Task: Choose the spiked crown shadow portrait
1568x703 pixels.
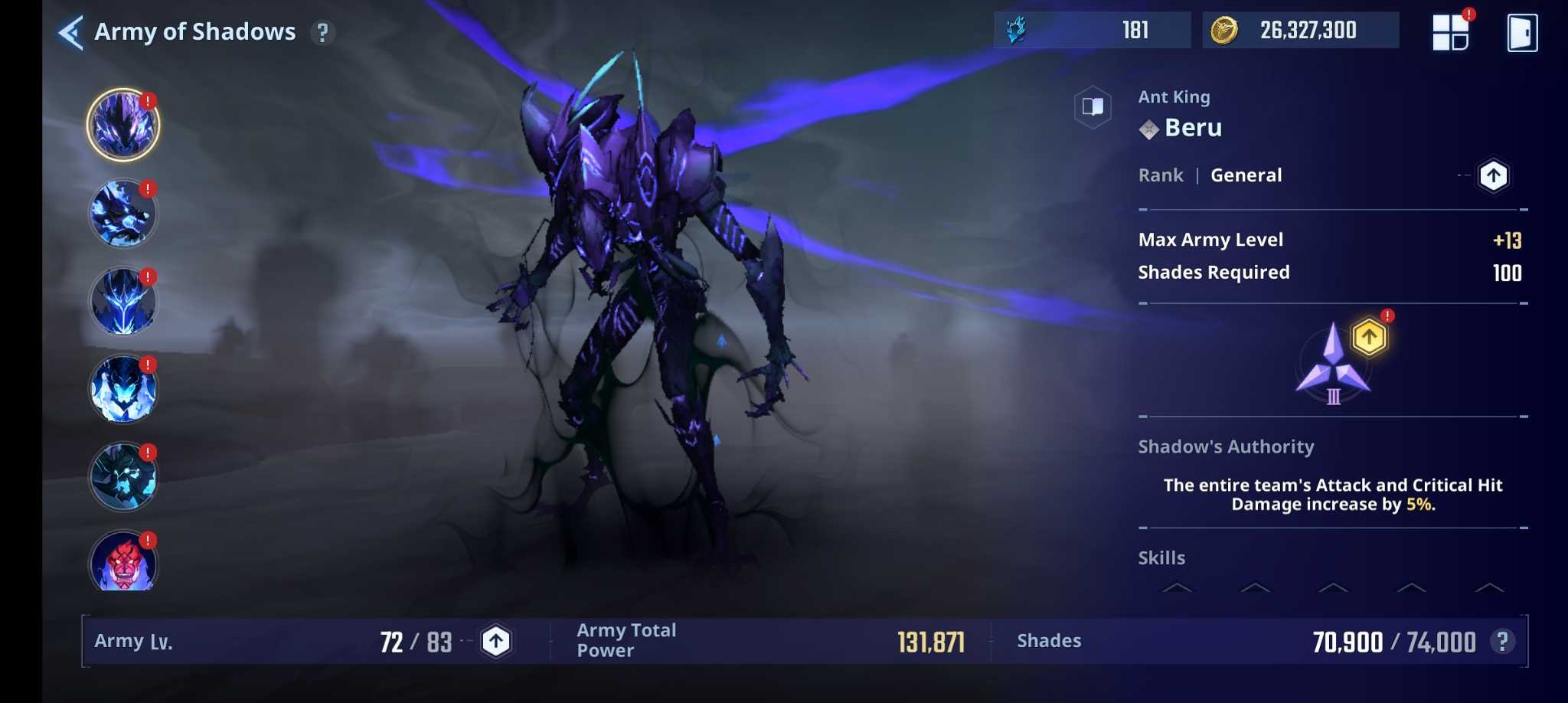Action: click(x=122, y=302)
